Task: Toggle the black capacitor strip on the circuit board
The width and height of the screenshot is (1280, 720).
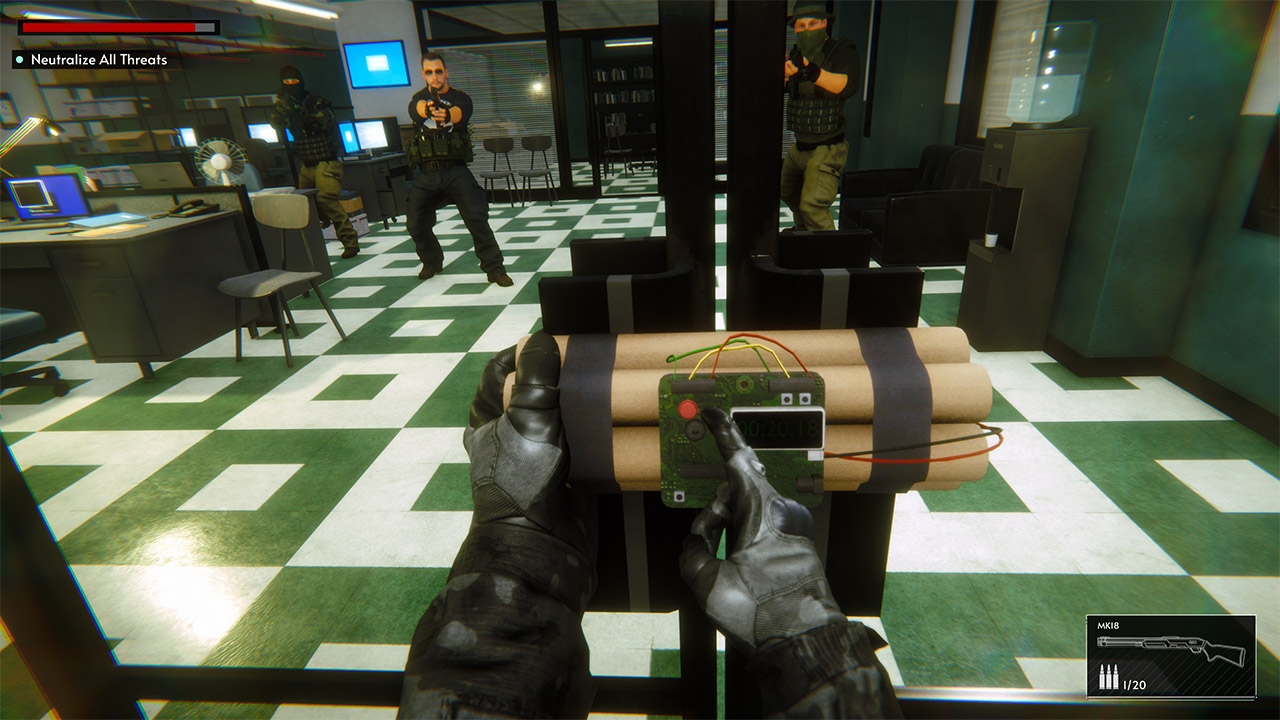Action: click(x=693, y=385)
